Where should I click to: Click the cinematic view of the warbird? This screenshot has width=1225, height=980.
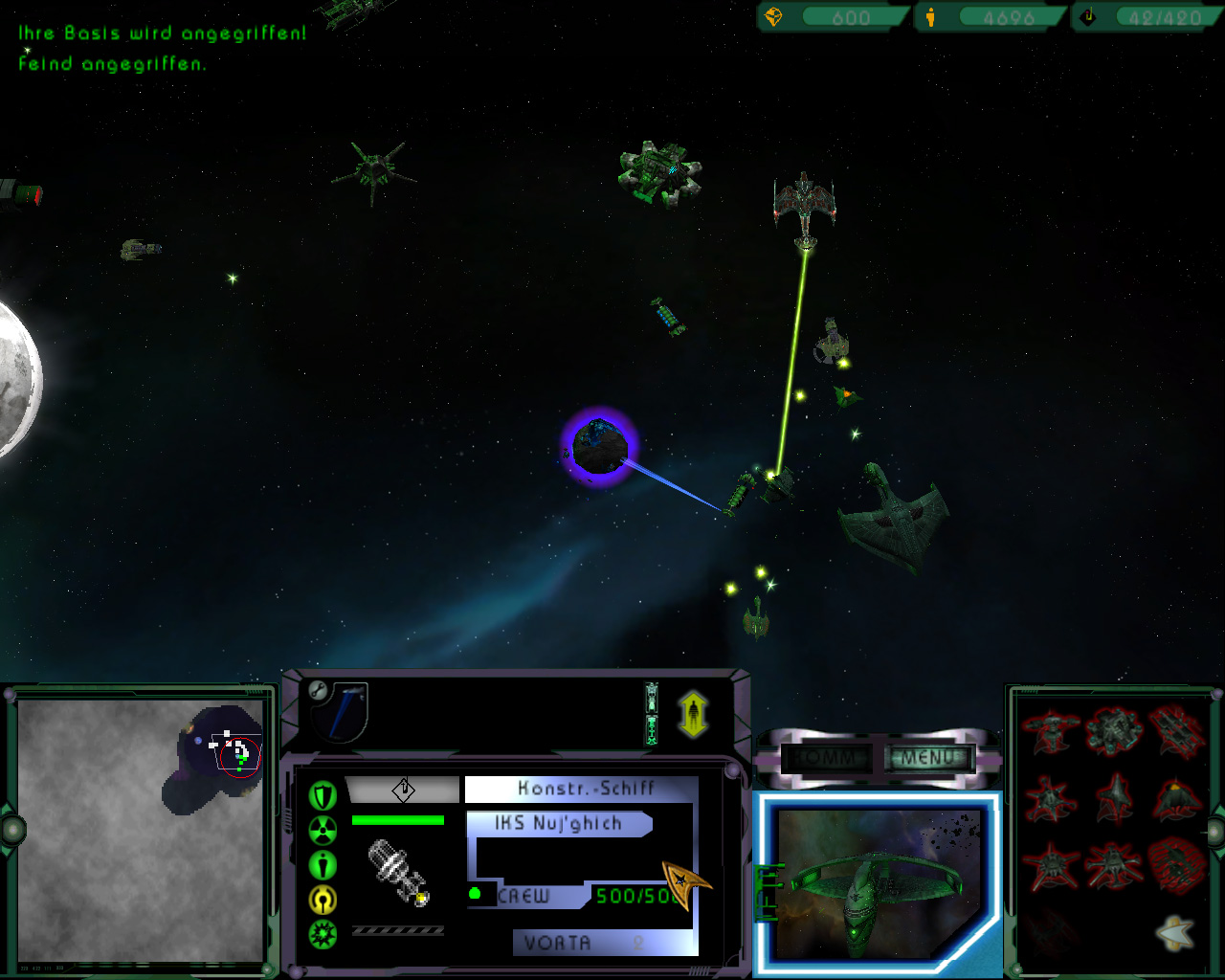tap(878, 883)
